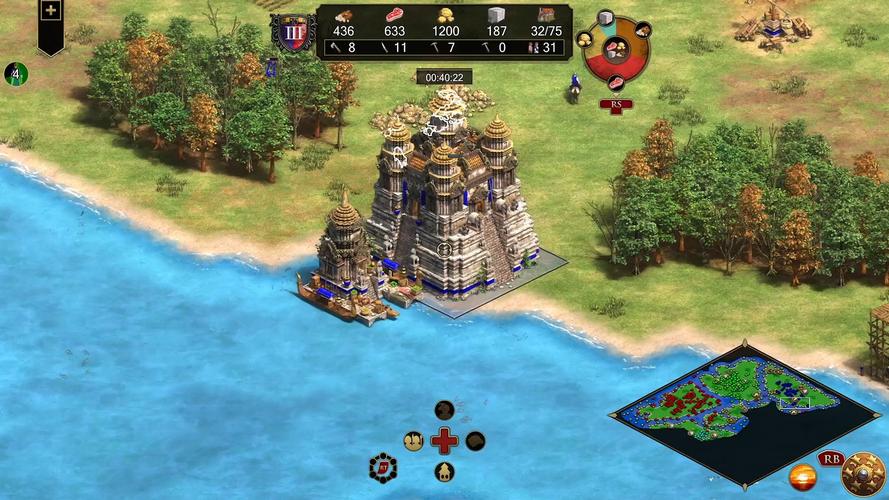Open the golden star shield menu
Screen dimensions: 889x500
[x=862, y=474]
